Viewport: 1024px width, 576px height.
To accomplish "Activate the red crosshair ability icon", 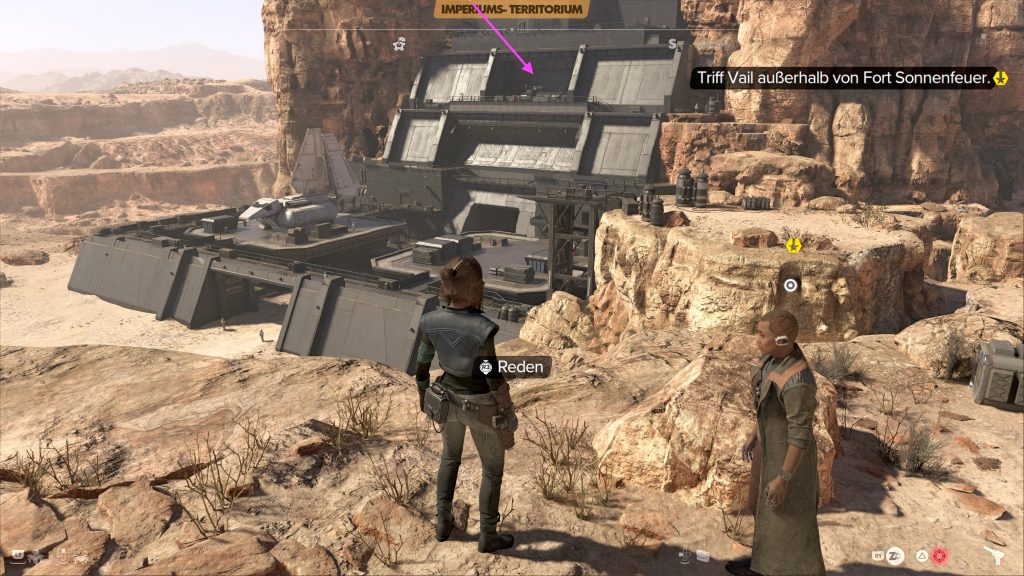I will pyautogui.click(x=938, y=555).
